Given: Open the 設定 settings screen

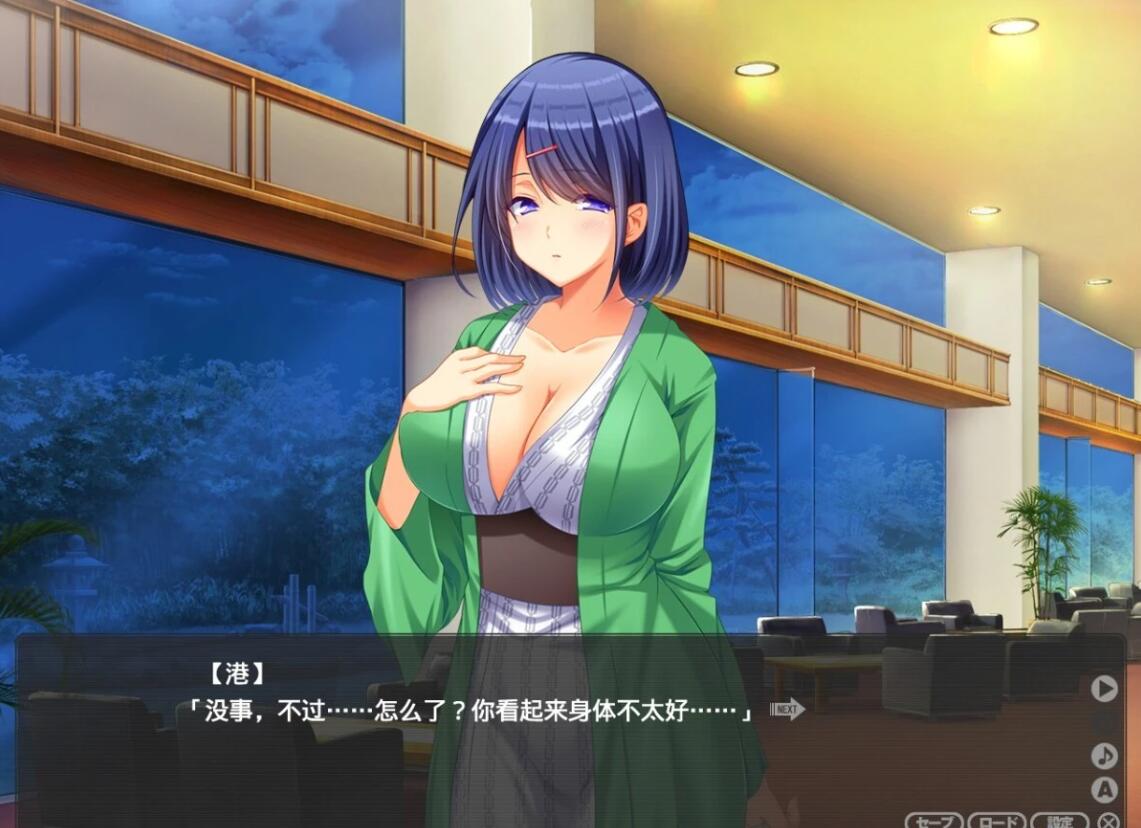Looking at the screenshot, I should (x=1059, y=821).
